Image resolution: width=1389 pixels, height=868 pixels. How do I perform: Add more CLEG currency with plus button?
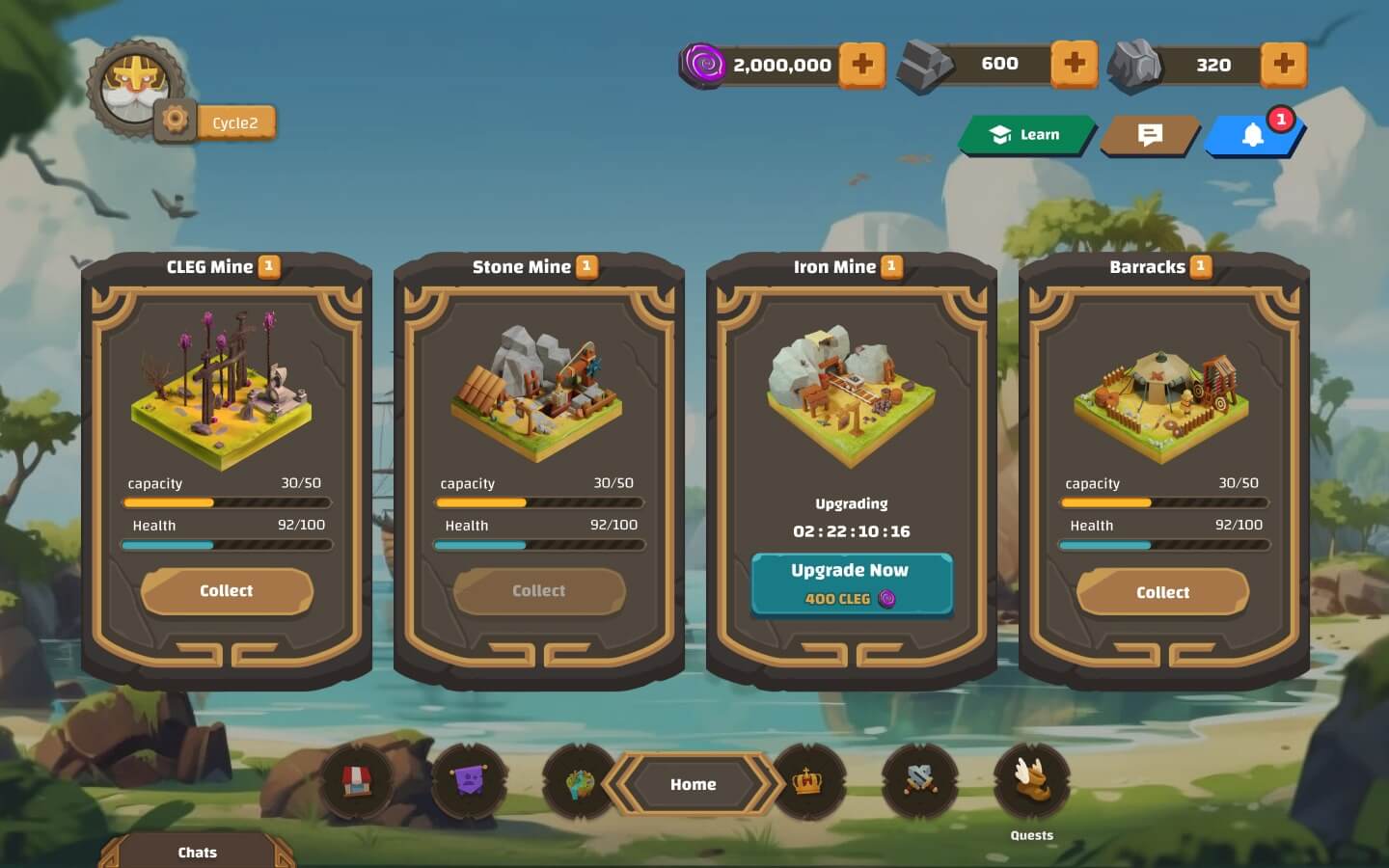click(861, 65)
